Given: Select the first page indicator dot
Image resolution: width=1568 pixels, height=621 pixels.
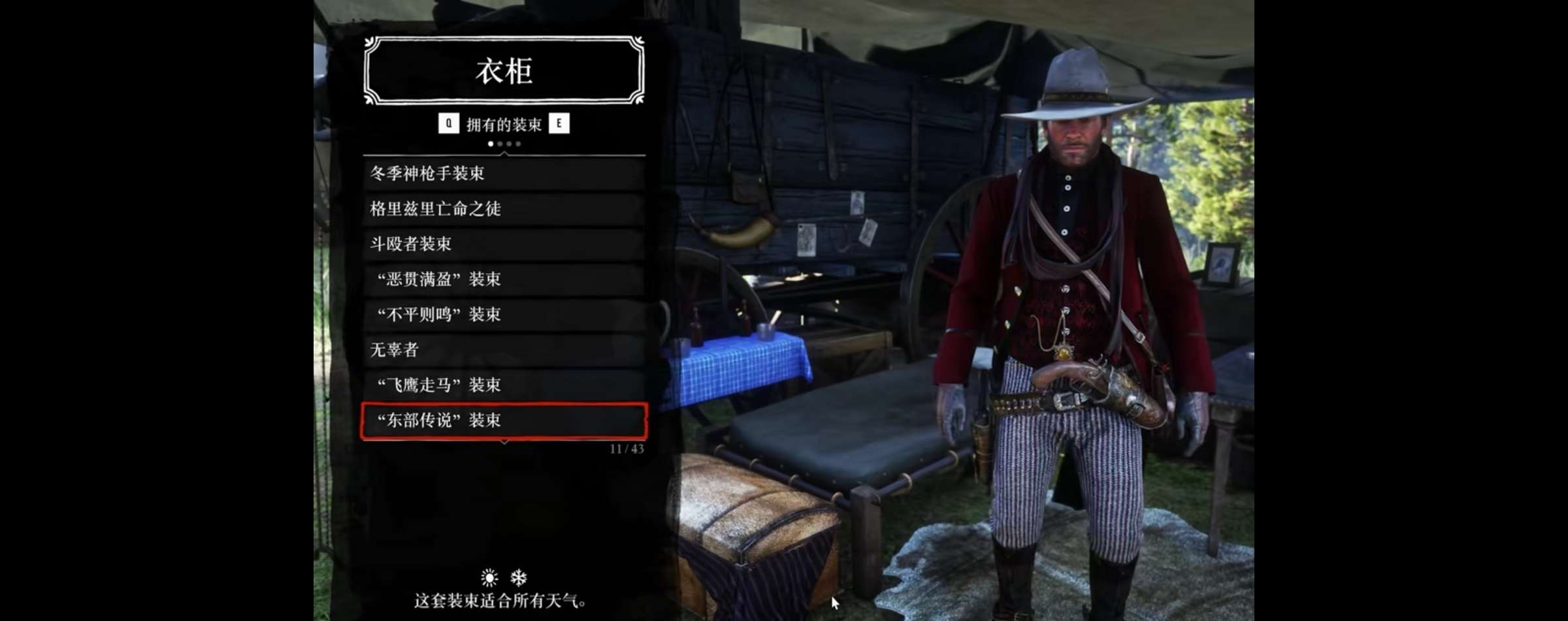Looking at the screenshot, I should click(491, 143).
